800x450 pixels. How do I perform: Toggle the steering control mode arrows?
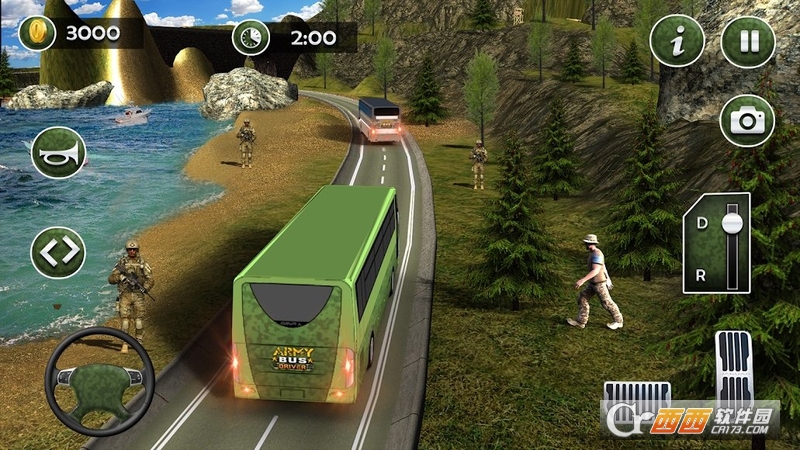[58, 252]
